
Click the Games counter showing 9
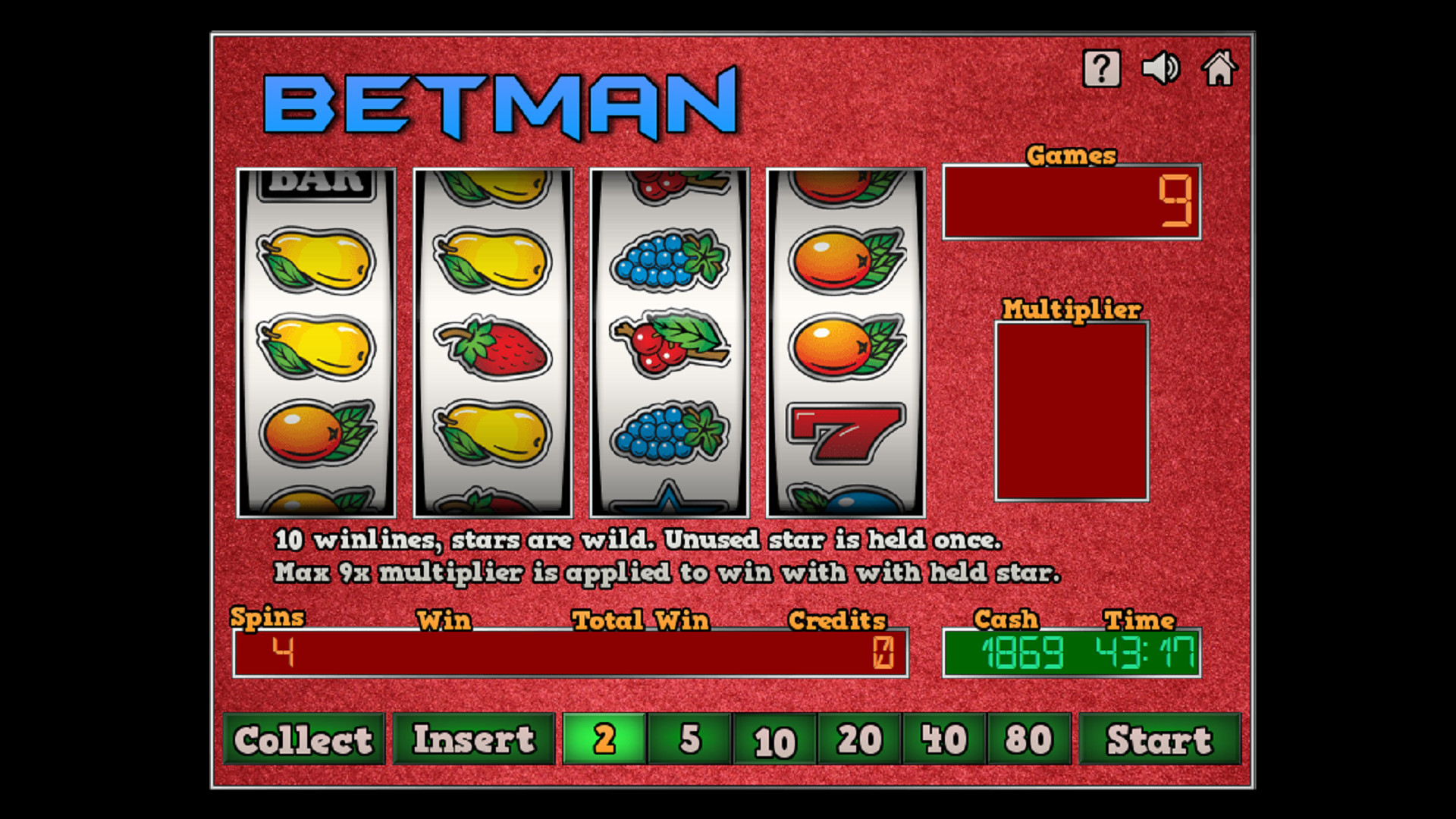click(1070, 201)
